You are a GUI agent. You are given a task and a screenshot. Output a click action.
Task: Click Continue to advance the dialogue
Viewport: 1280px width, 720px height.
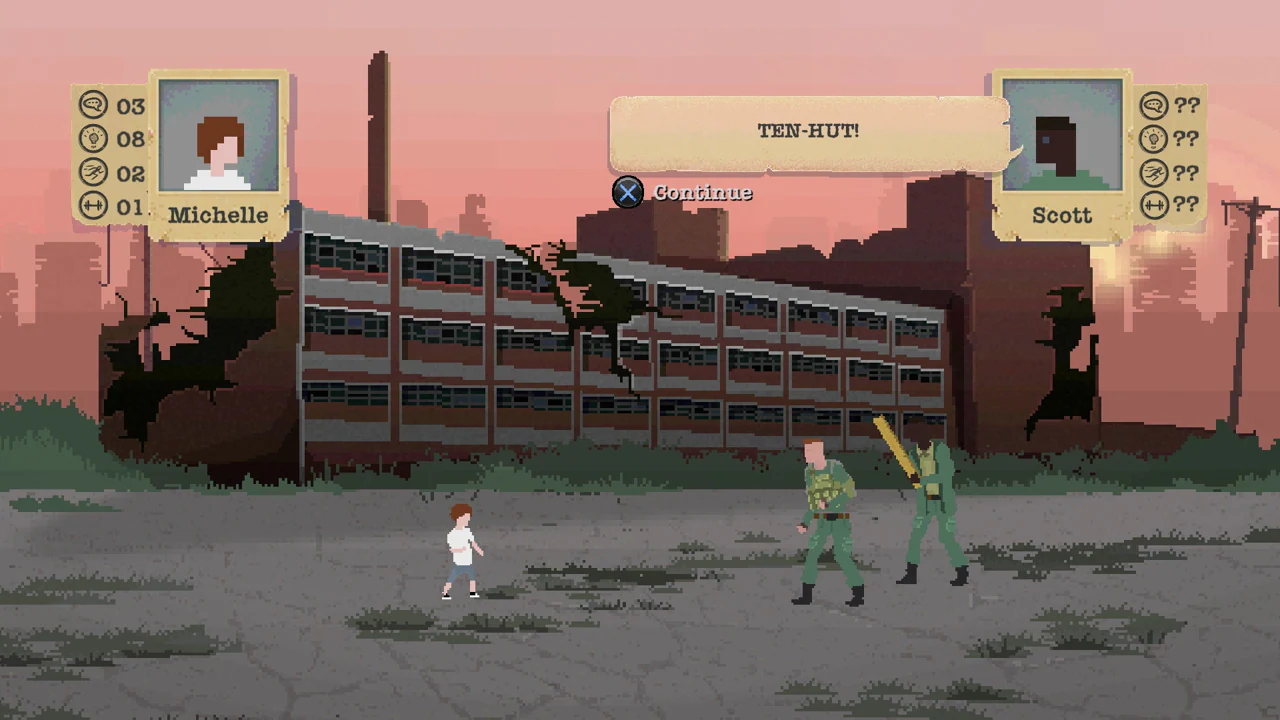click(x=702, y=192)
